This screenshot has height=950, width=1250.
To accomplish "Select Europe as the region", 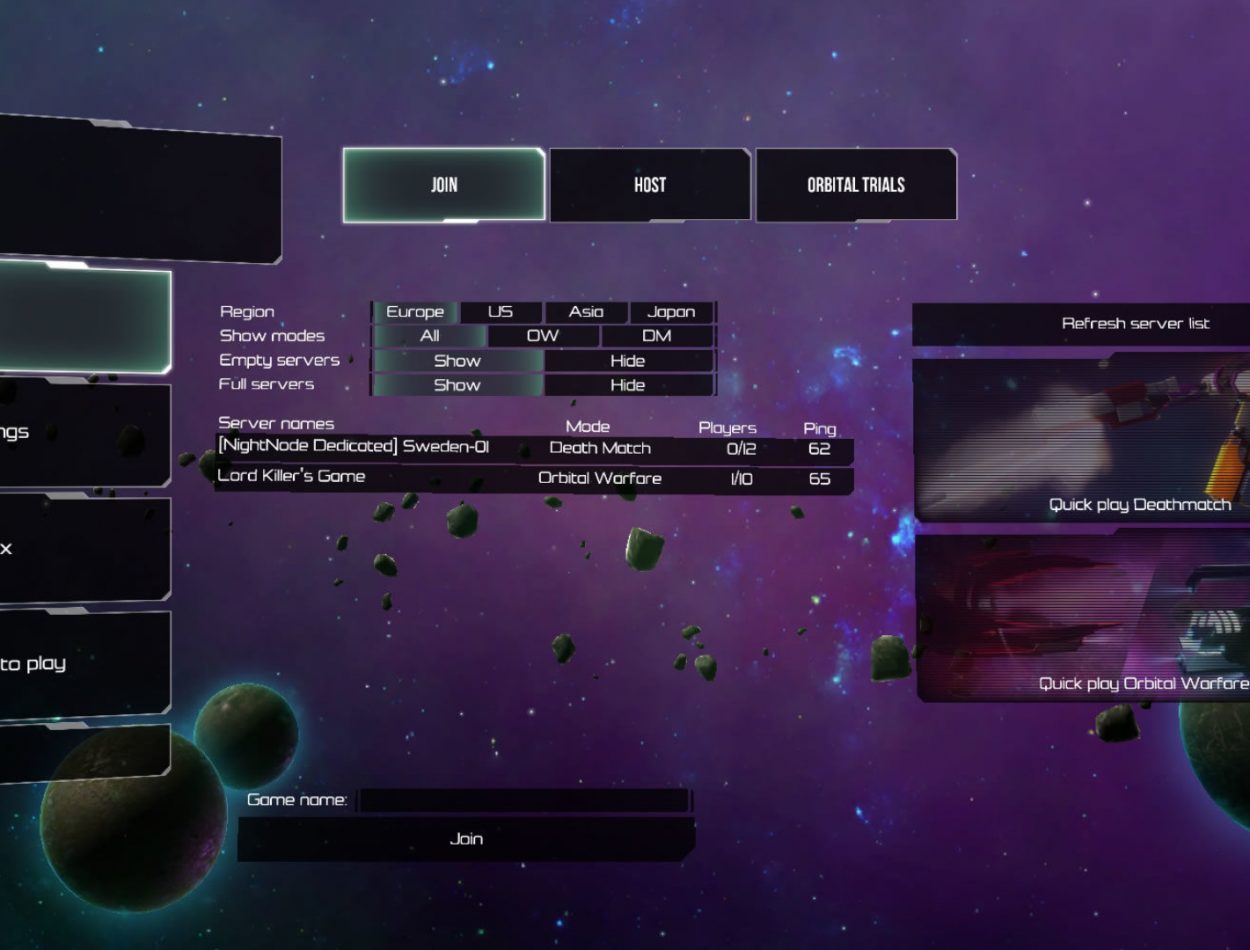I will [415, 312].
